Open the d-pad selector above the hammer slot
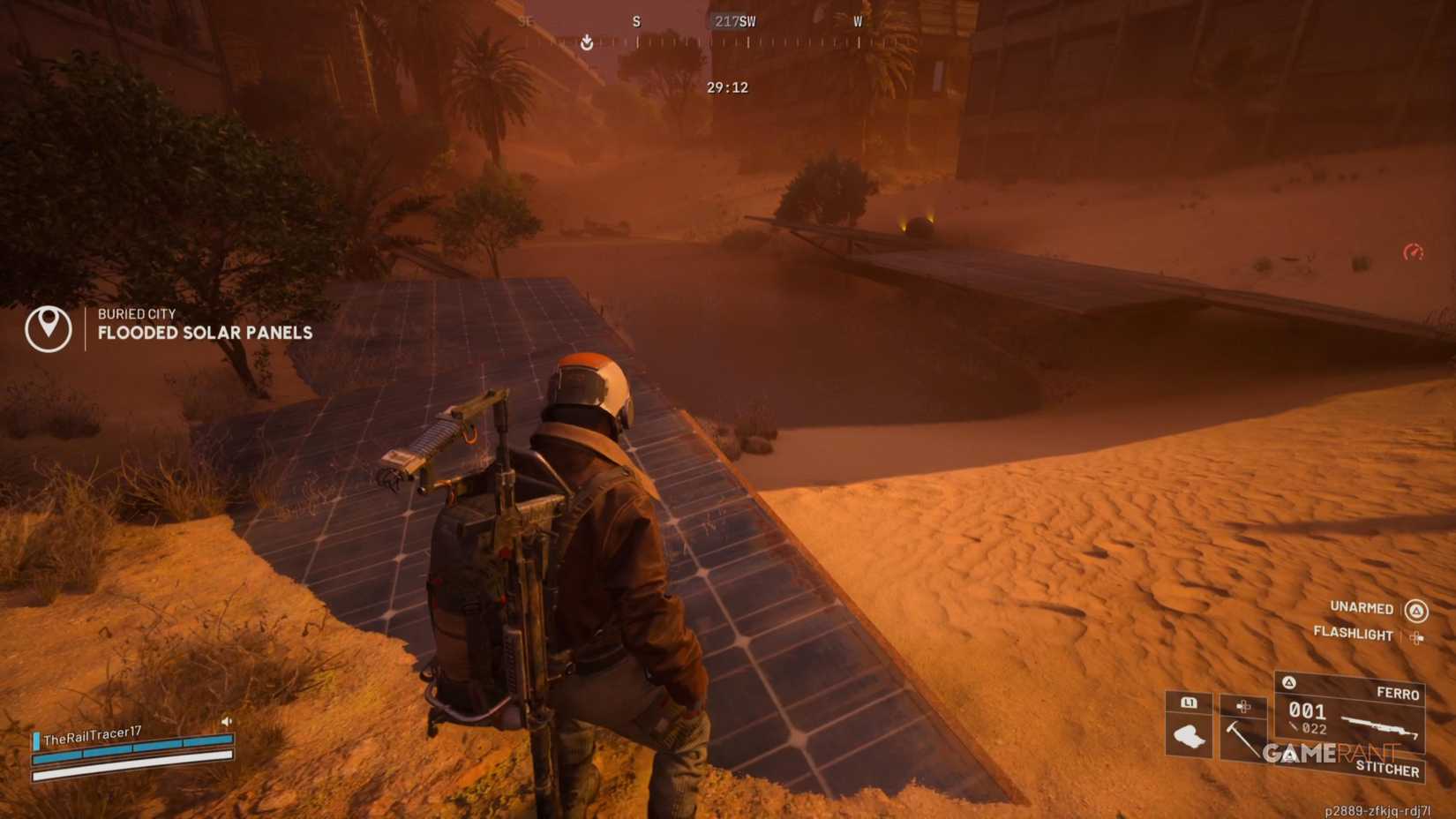Image resolution: width=1456 pixels, height=819 pixels. point(1242,706)
